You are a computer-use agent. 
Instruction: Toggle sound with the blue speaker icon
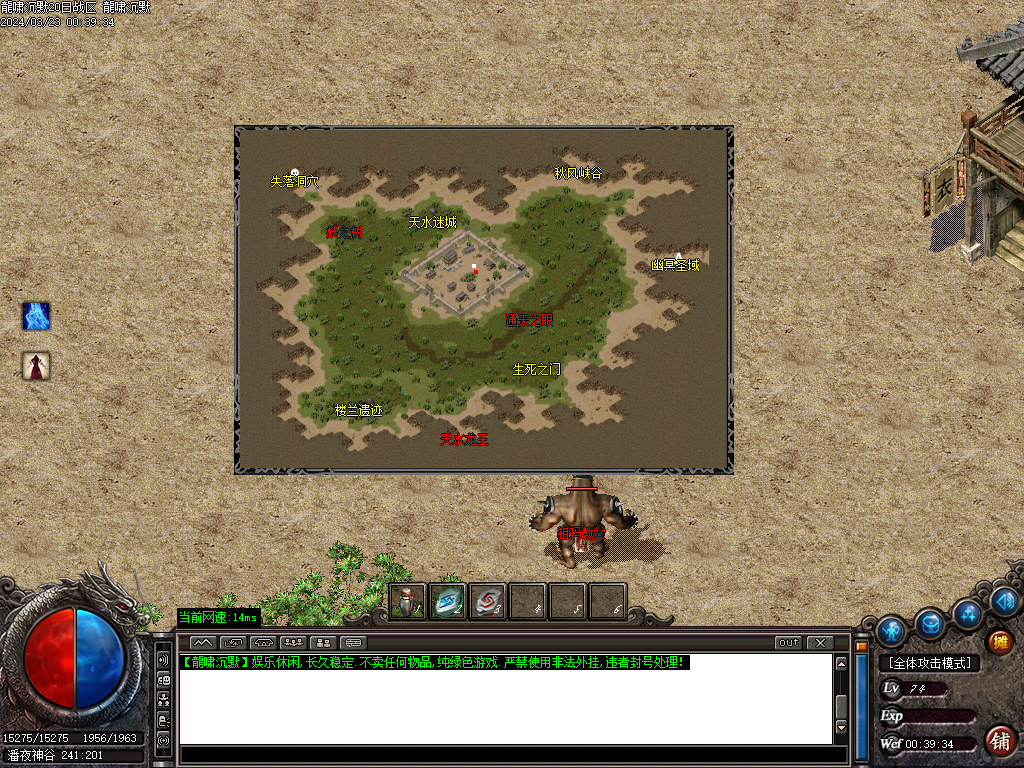tap(1004, 601)
